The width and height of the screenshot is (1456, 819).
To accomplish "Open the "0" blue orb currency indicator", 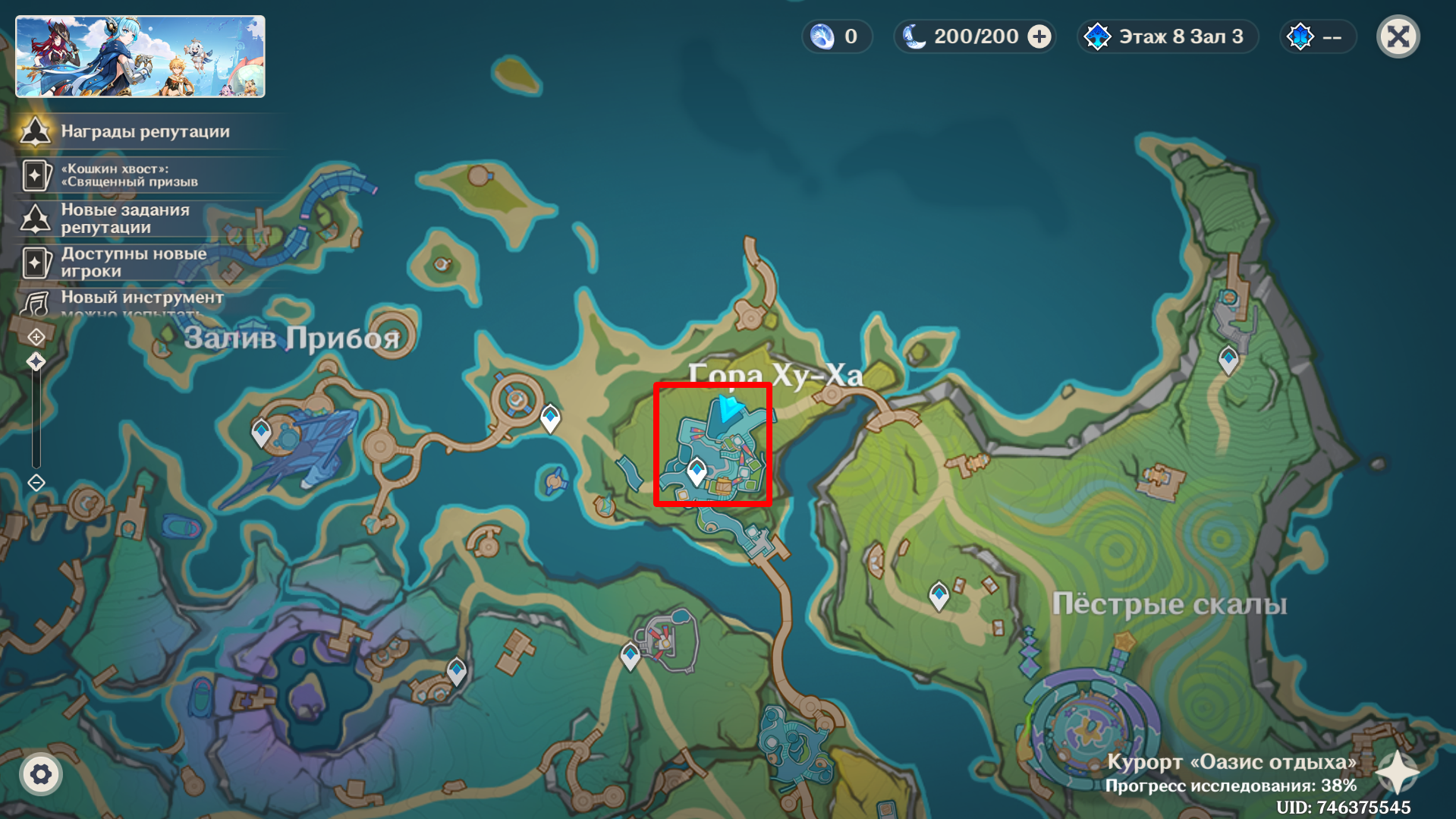I will pos(836,36).
